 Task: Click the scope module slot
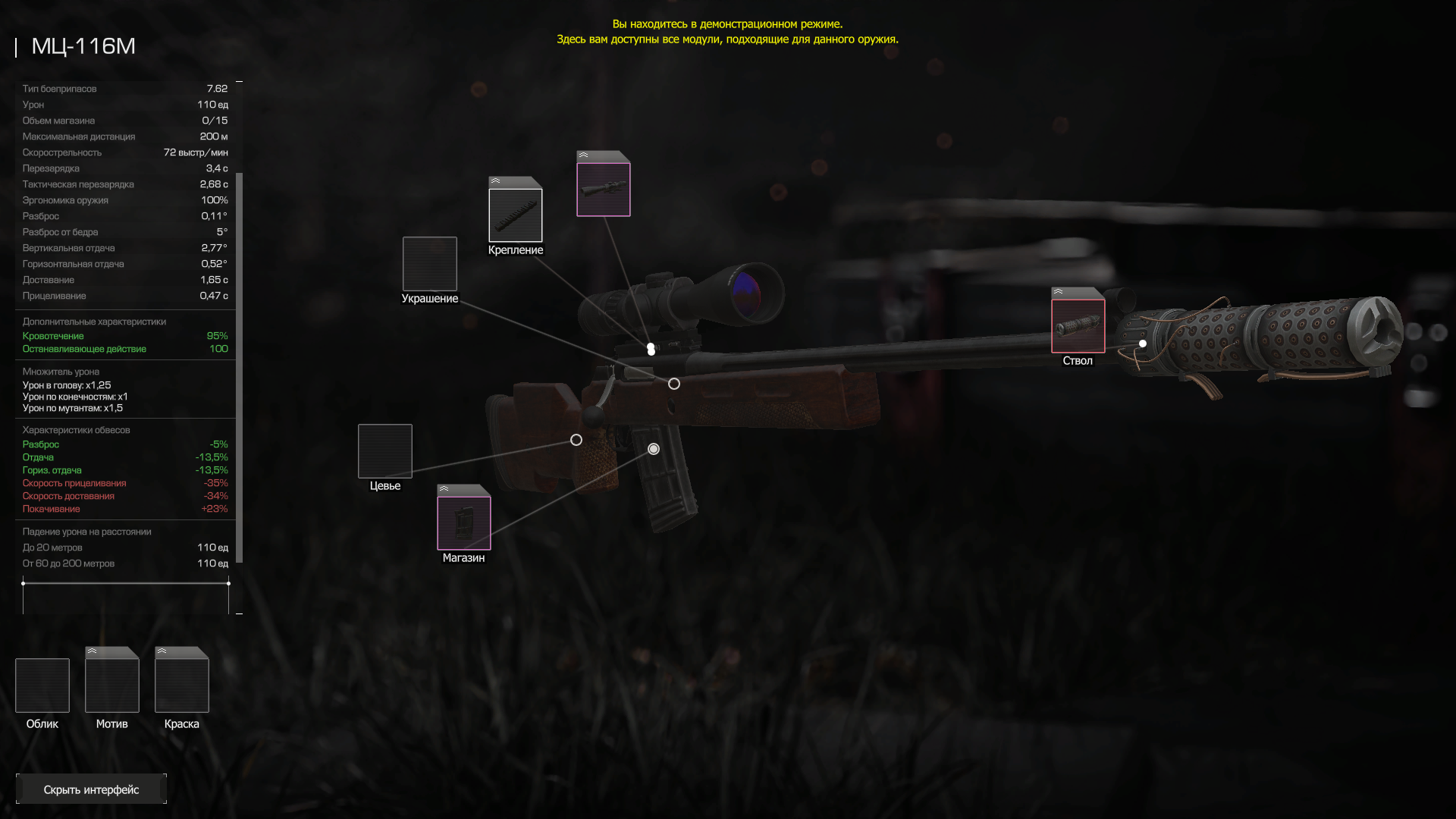tap(604, 190)
